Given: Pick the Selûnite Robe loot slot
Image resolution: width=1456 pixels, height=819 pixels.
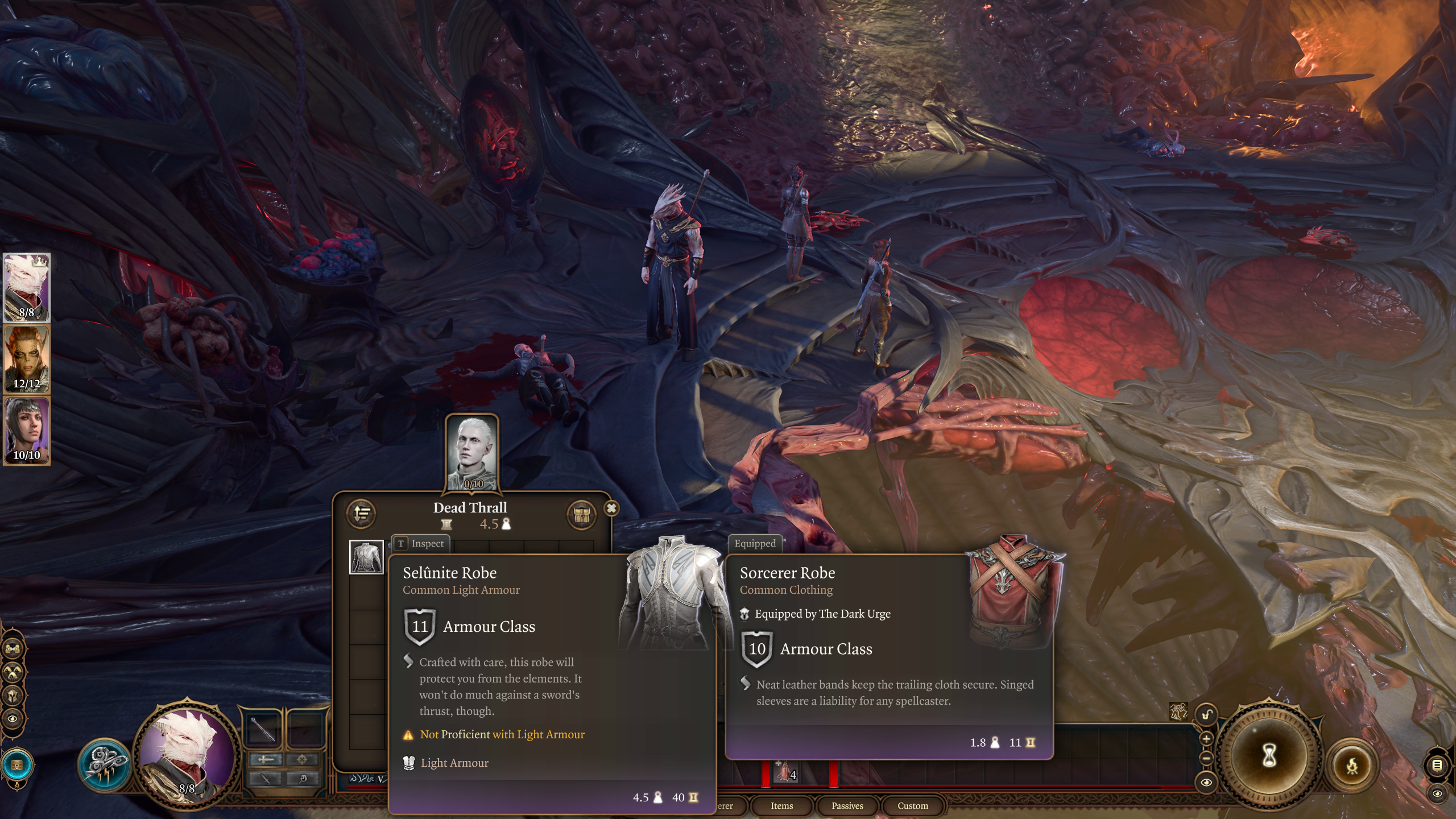Looking at the screenshot, I should click(x=366, y=557).
